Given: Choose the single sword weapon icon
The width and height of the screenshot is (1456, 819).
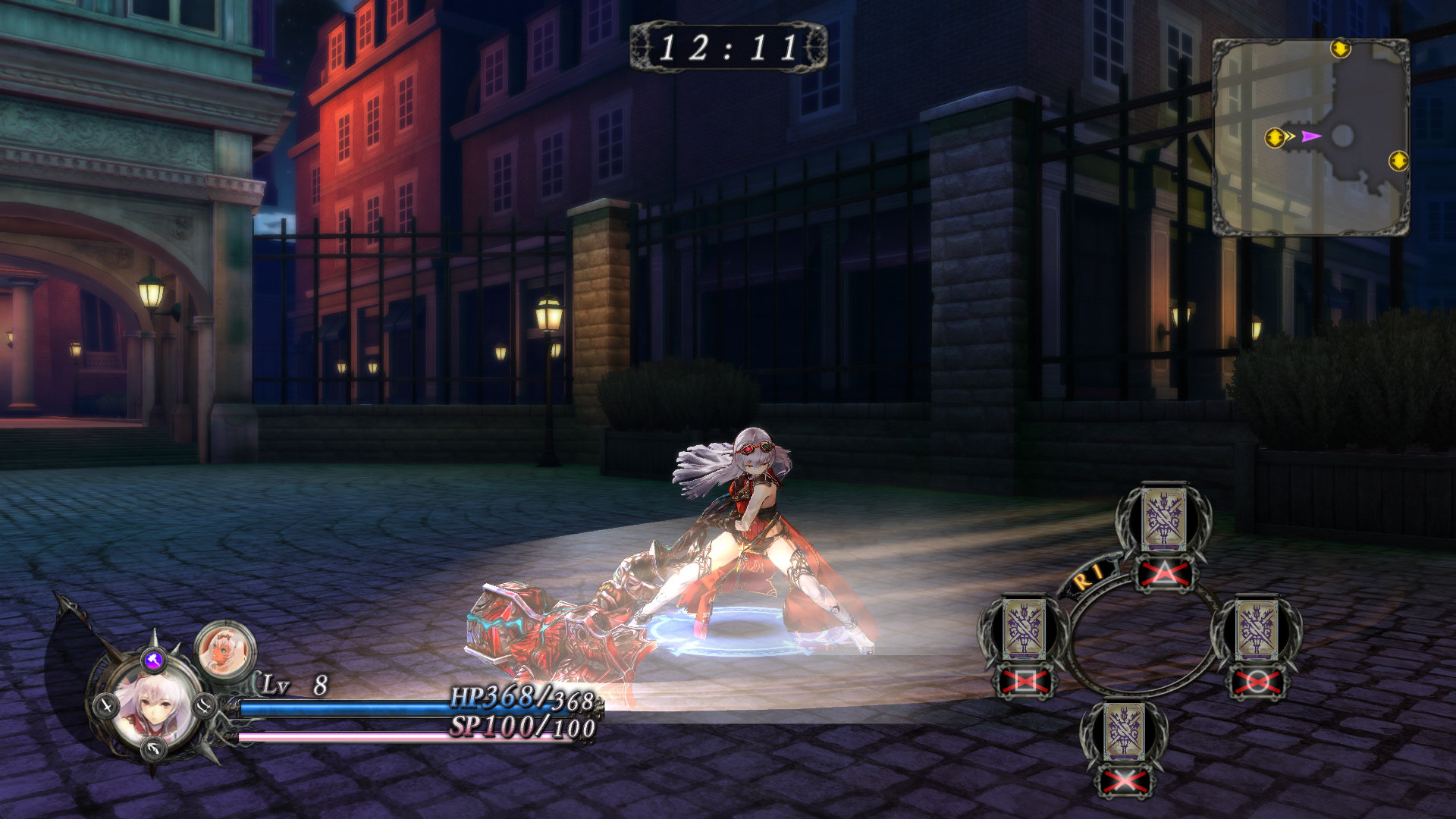Looking at the screenshot, I should [x=106, y=707].
